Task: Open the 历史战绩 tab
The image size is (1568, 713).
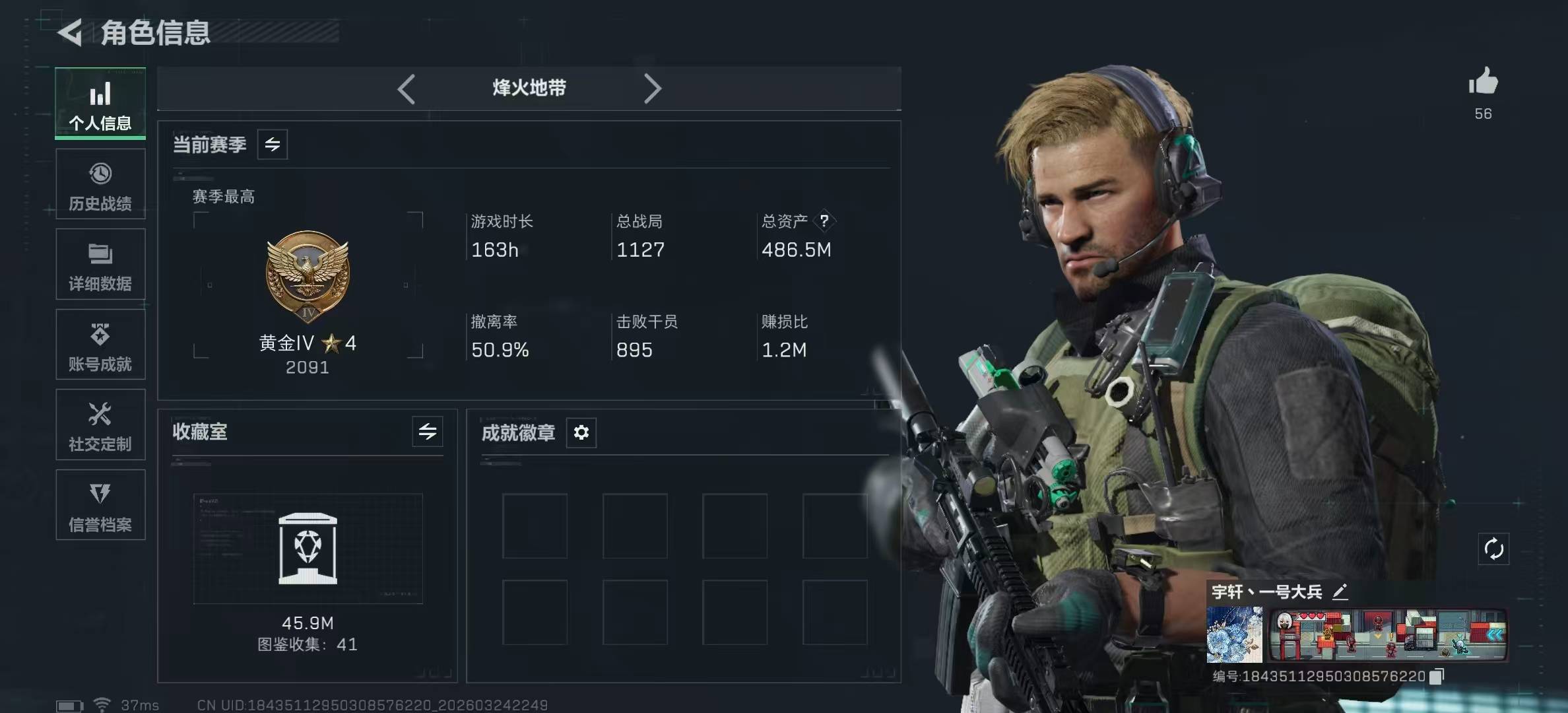Action: (x=100, y=184)
